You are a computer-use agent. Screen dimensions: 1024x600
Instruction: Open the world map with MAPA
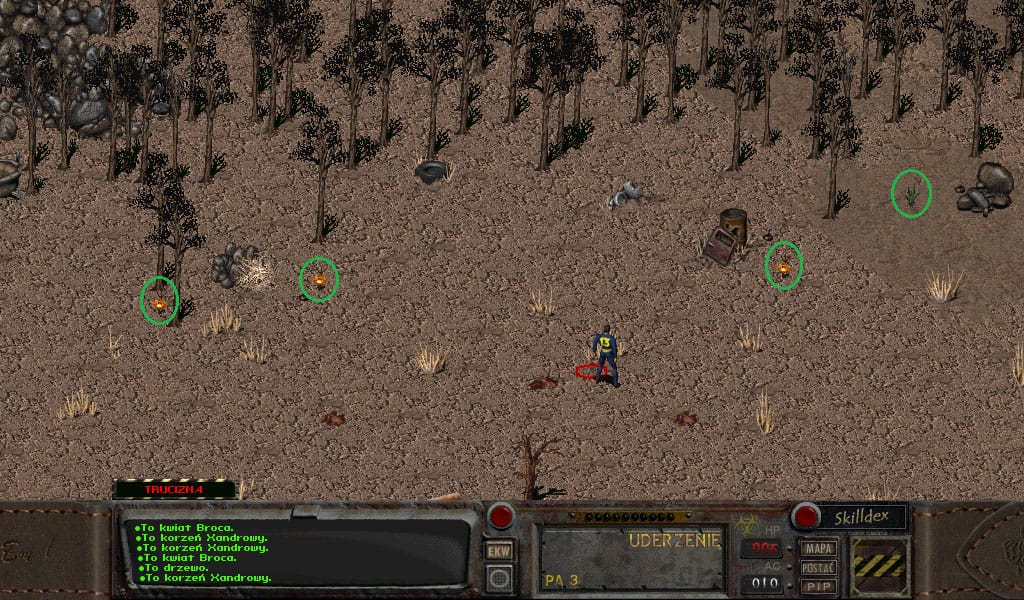(819, 548)
